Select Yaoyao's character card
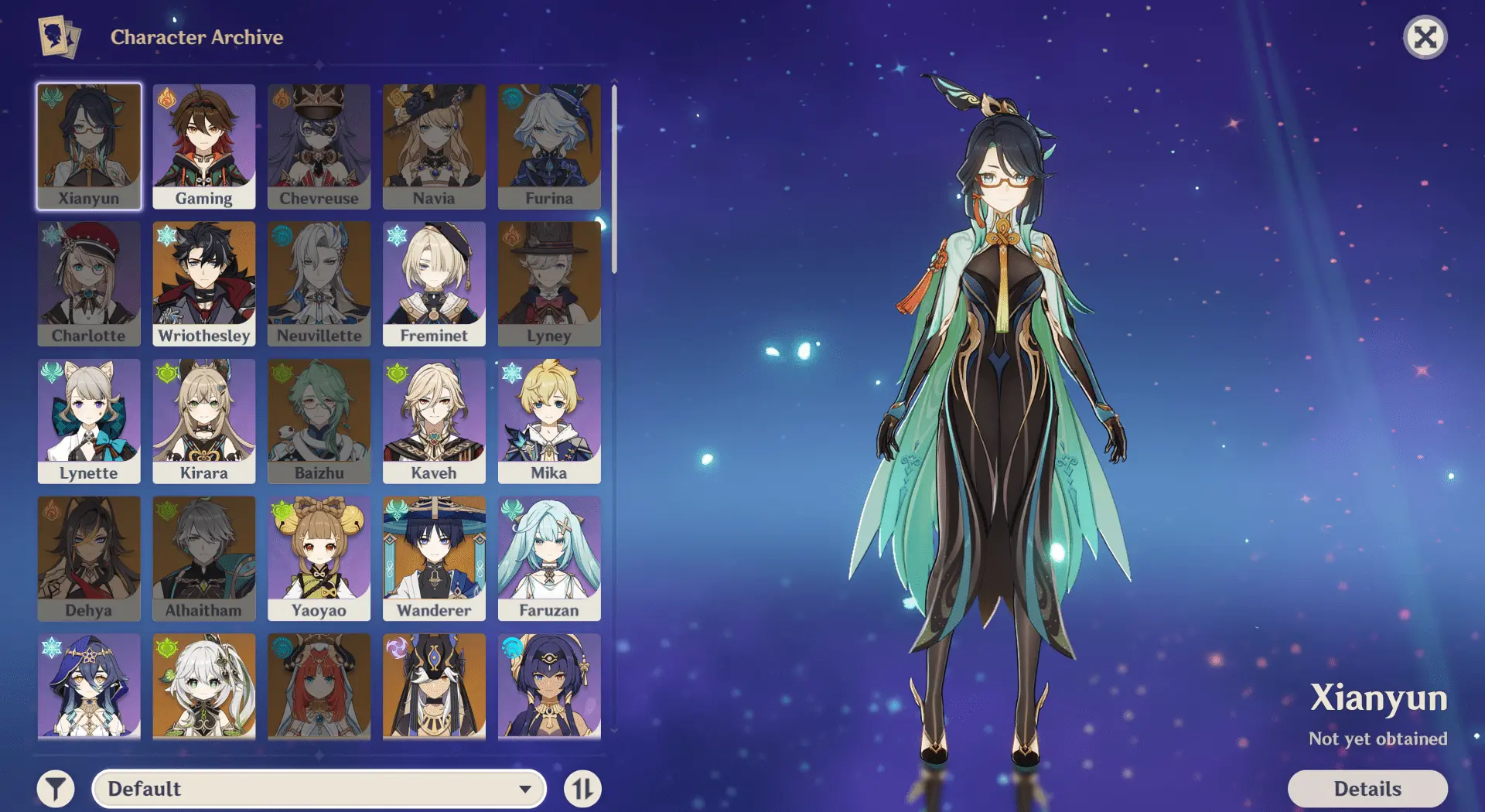The height and width of the screenshot is (812, 1485). [x=319, y=557]
